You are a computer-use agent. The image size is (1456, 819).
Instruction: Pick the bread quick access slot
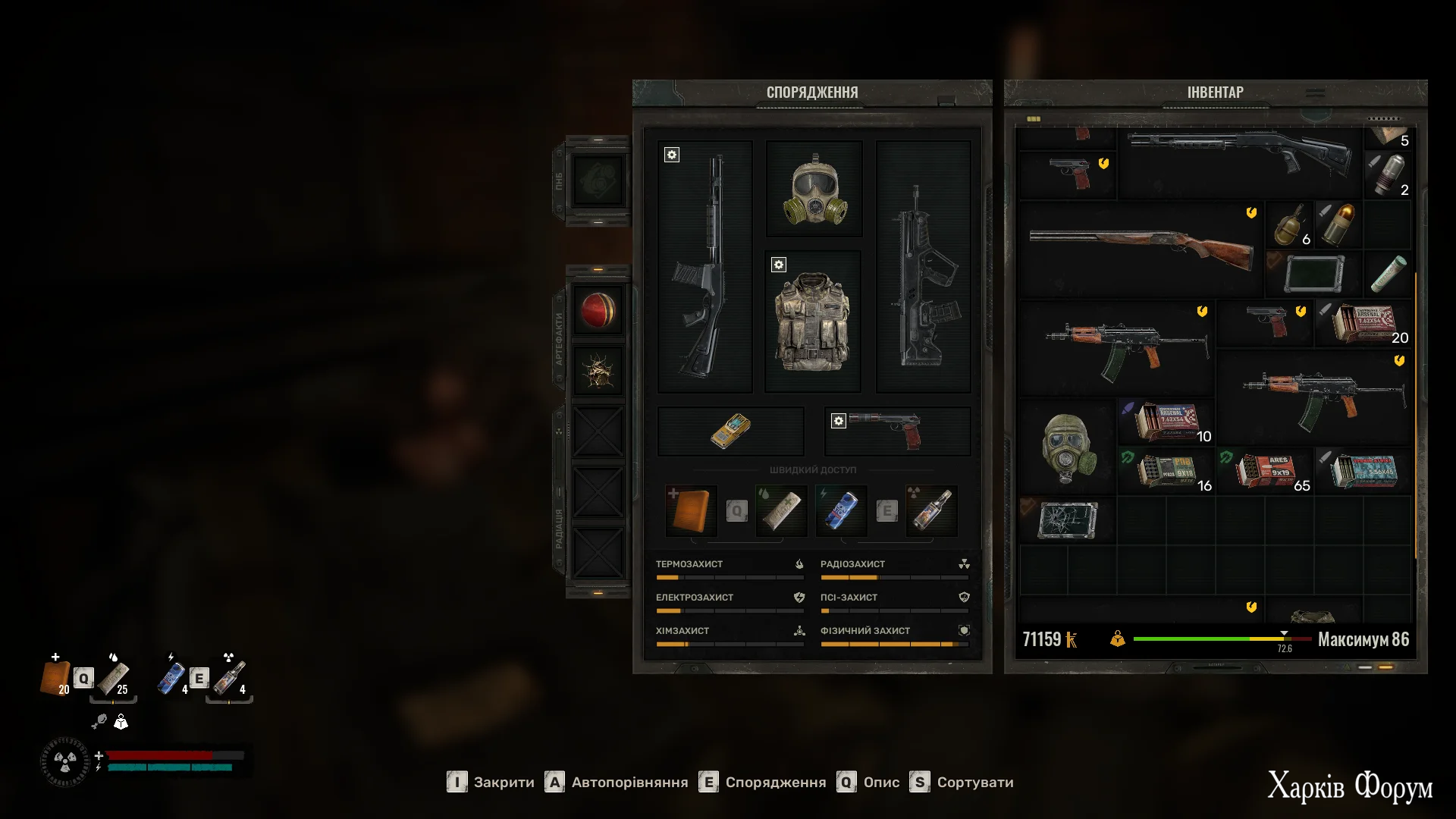(691, 510)
